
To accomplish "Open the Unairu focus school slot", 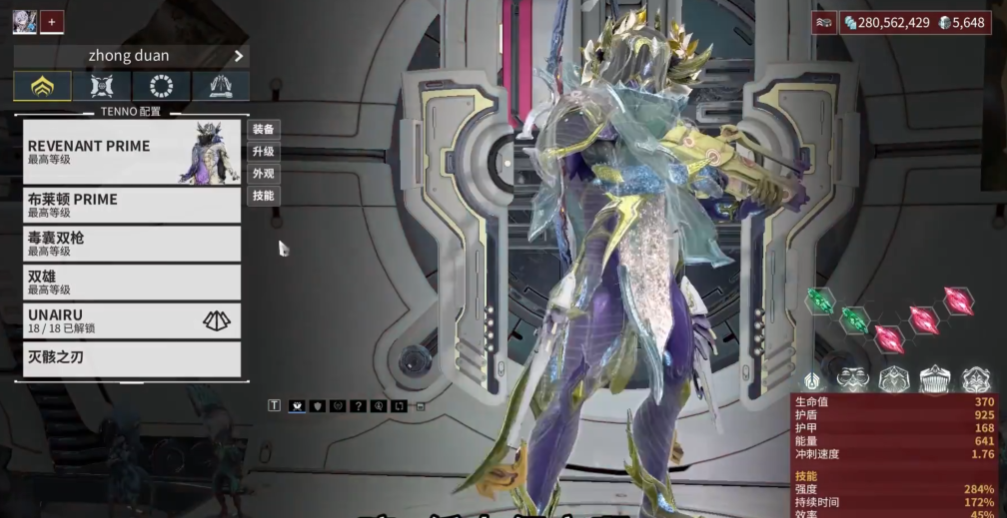I will pos(132,320).
